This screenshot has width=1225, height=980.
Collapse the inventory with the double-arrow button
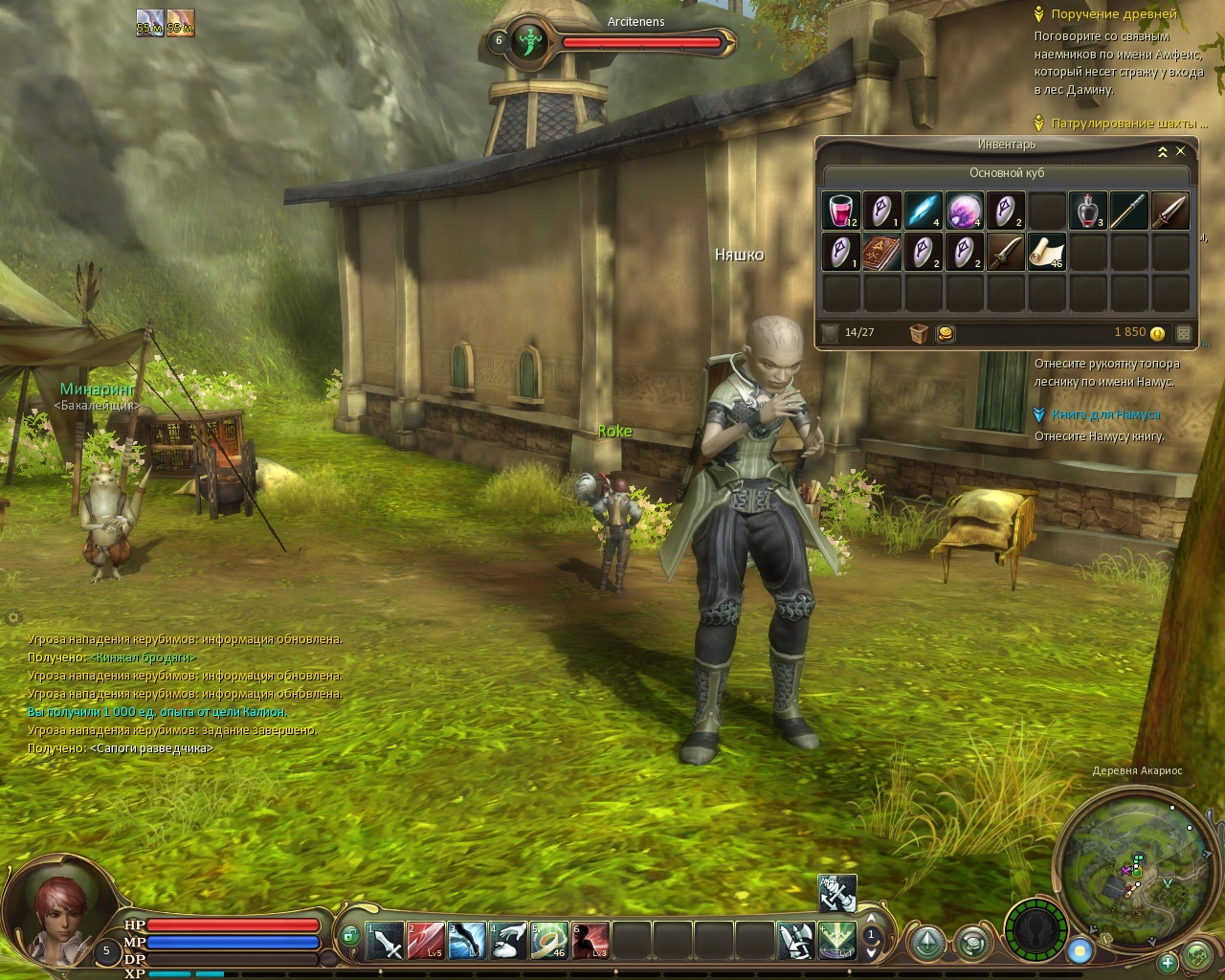tap(1162, 151)
